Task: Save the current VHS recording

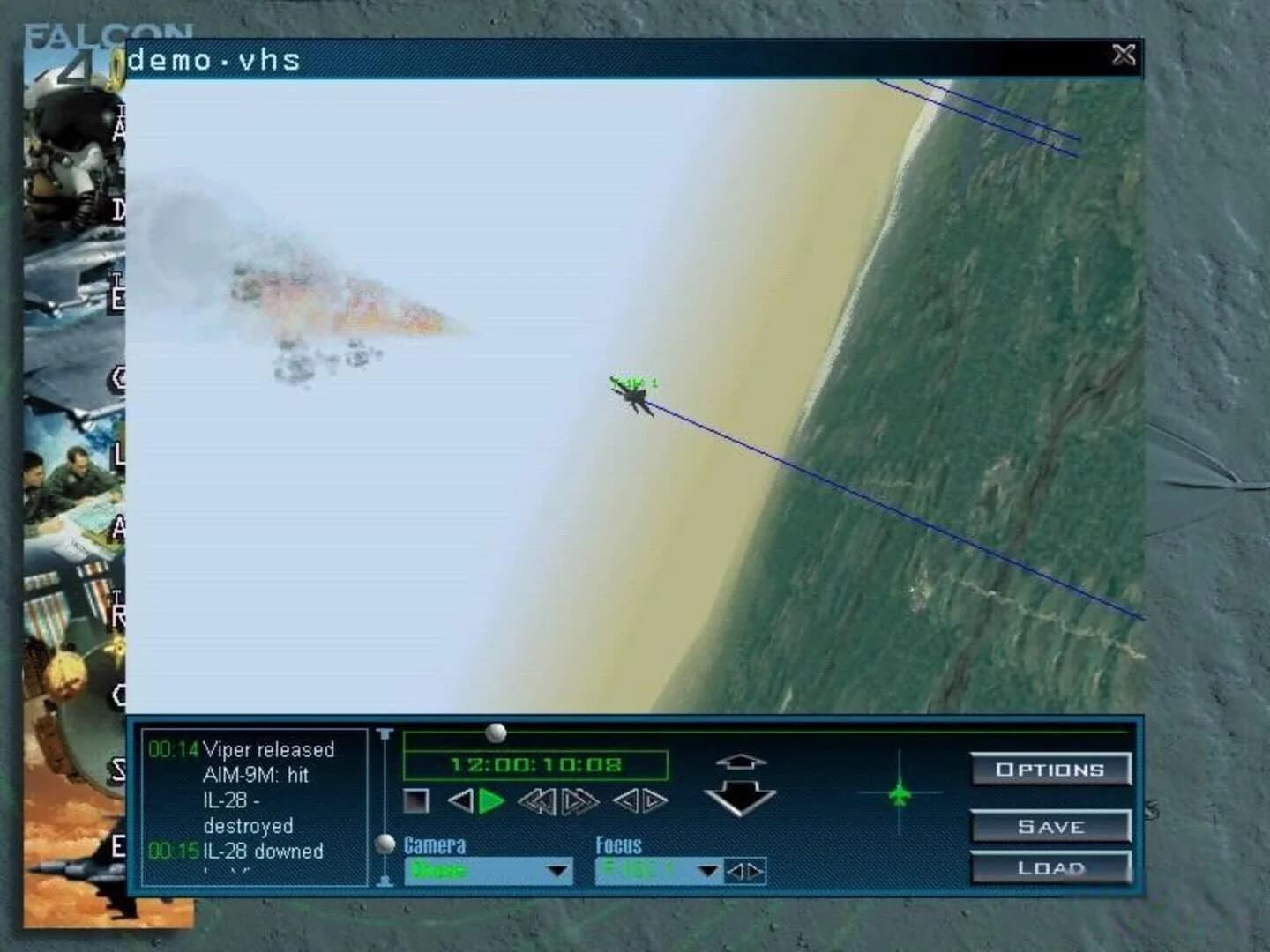Action: [x=1050, y=826]
